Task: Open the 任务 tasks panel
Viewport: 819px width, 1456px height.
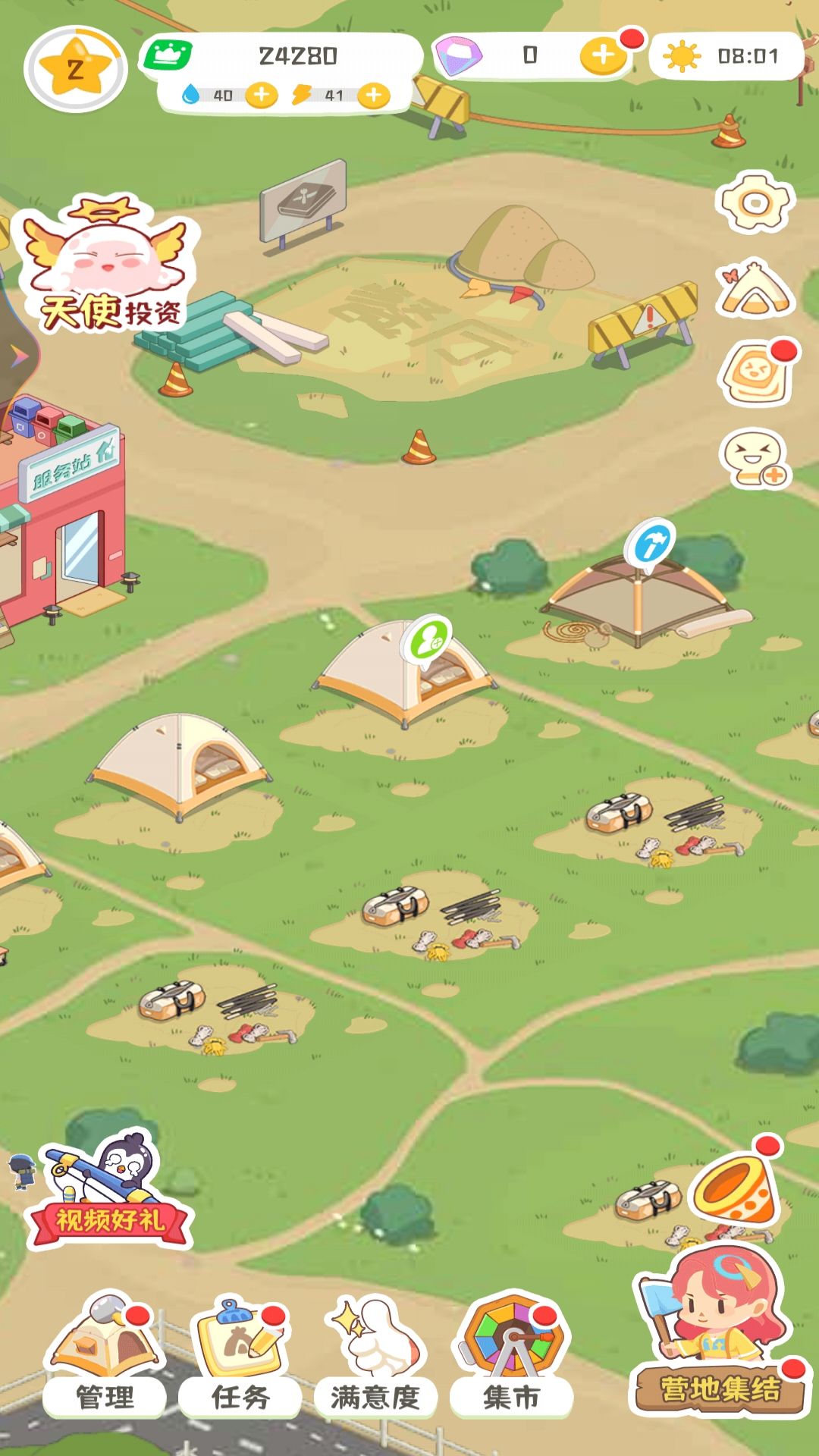Action: [x=240, y=1356]
